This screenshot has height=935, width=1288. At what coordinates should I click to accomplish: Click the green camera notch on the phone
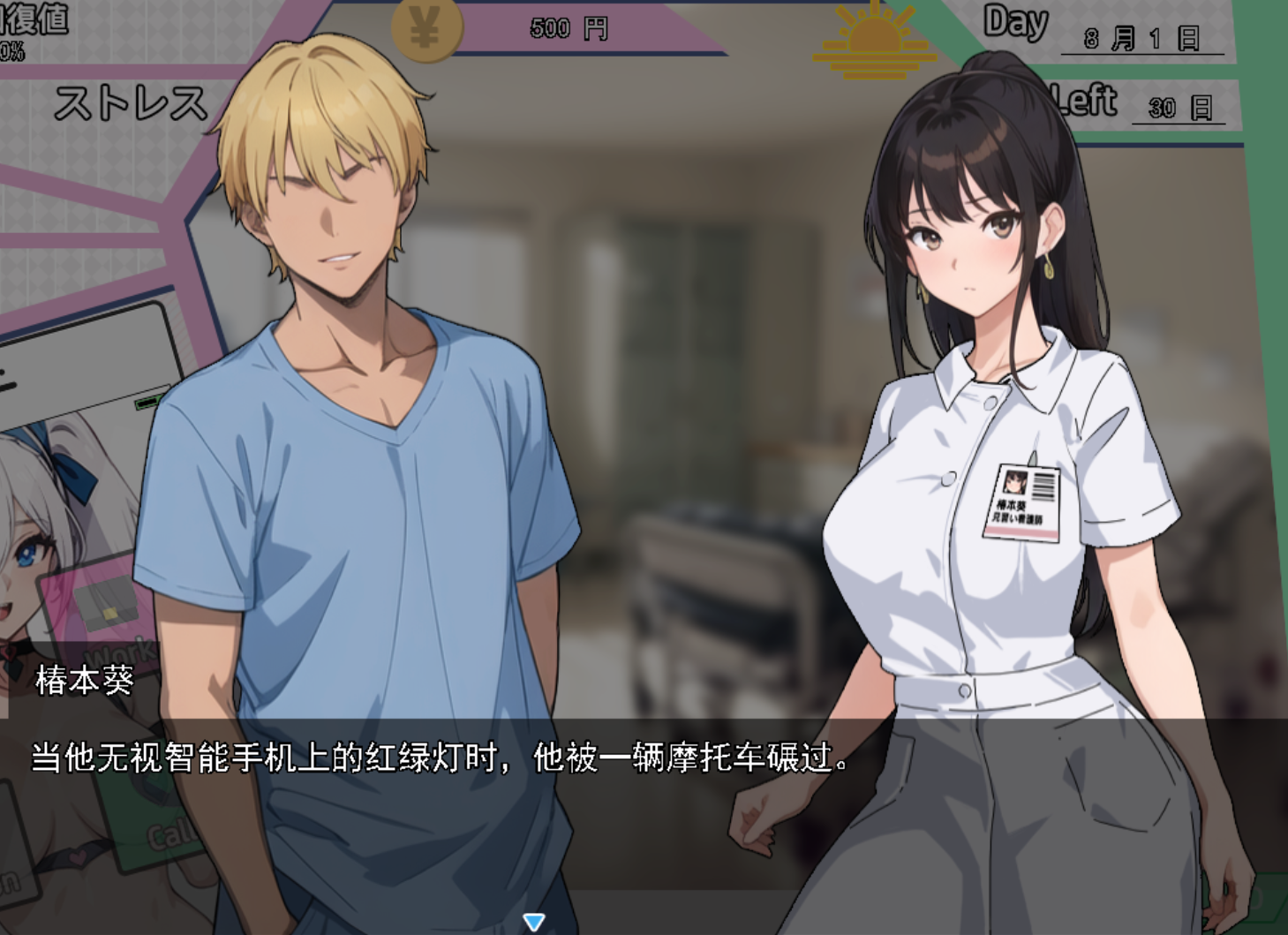click(x=147, y=402)
